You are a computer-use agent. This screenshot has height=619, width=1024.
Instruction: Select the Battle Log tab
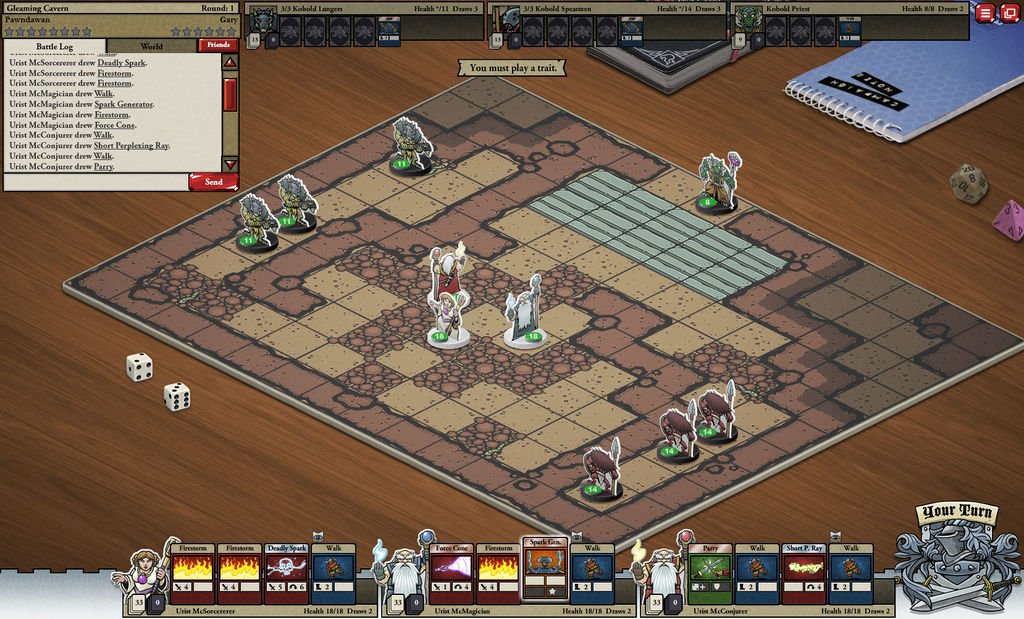(55, 46)
